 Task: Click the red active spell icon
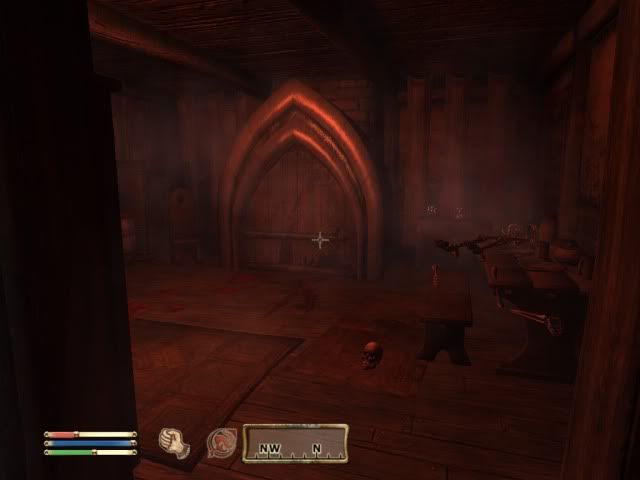[220, 442]
